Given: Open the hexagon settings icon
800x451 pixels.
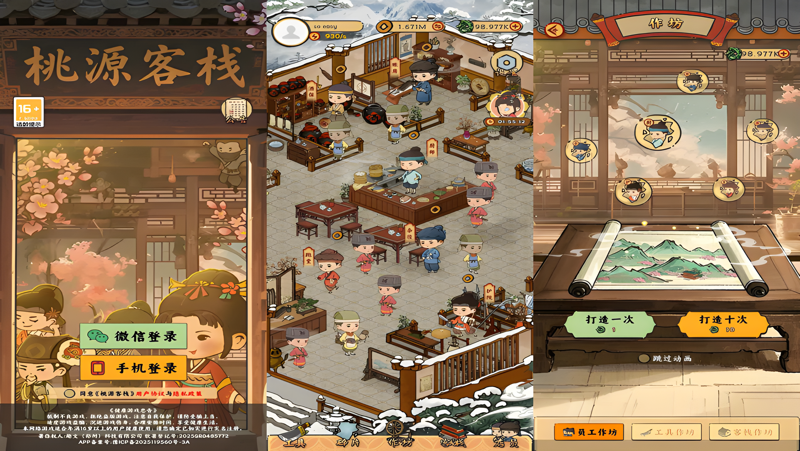Looking at the screenshot, I should coord(506,63).
